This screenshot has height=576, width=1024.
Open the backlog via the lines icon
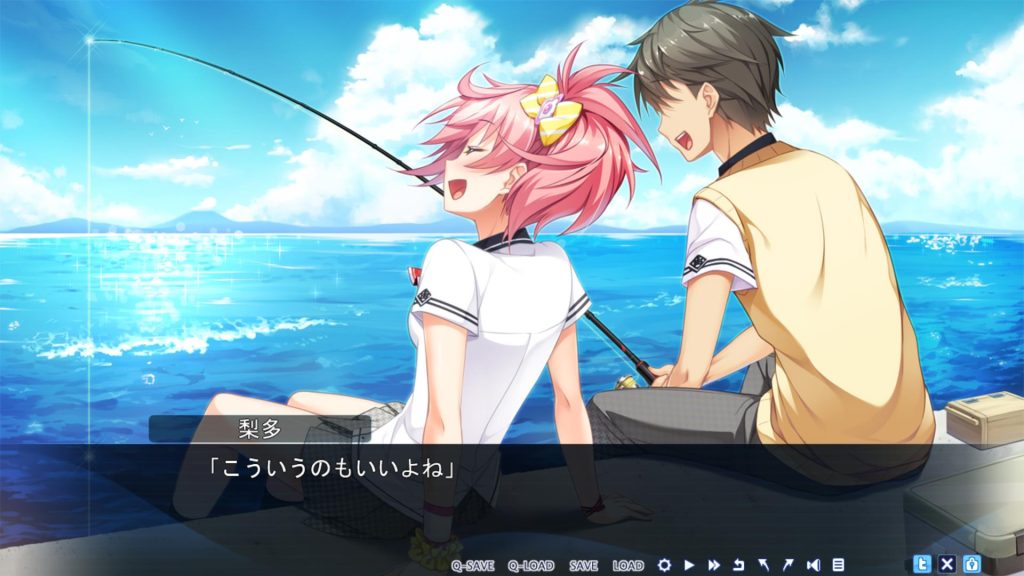tap(838, 565)
